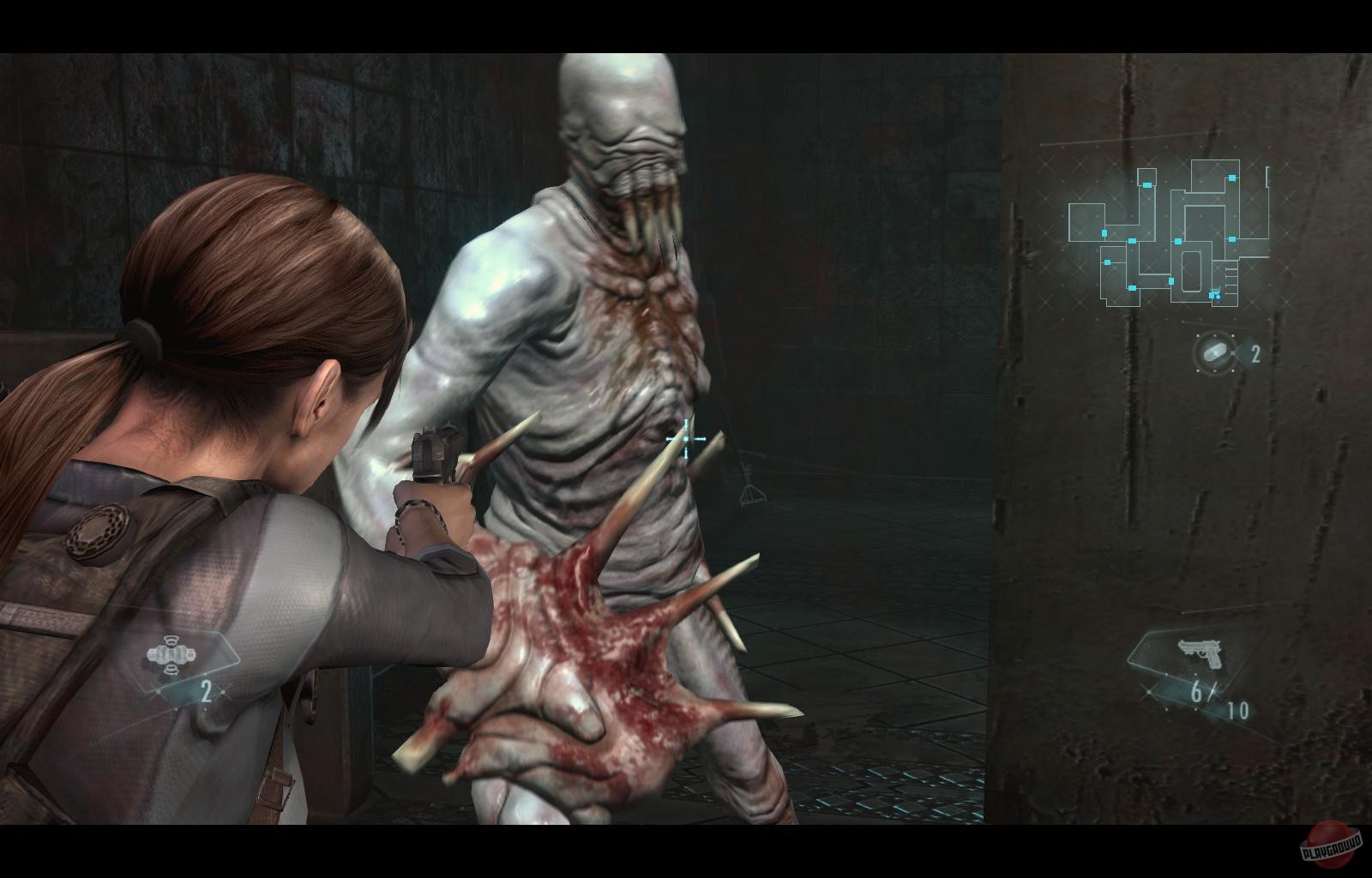Viewport: 1372px width, 878px height.
Task: Click the aiming crosshair on the enemy's chest
Action: coord(685,440)
